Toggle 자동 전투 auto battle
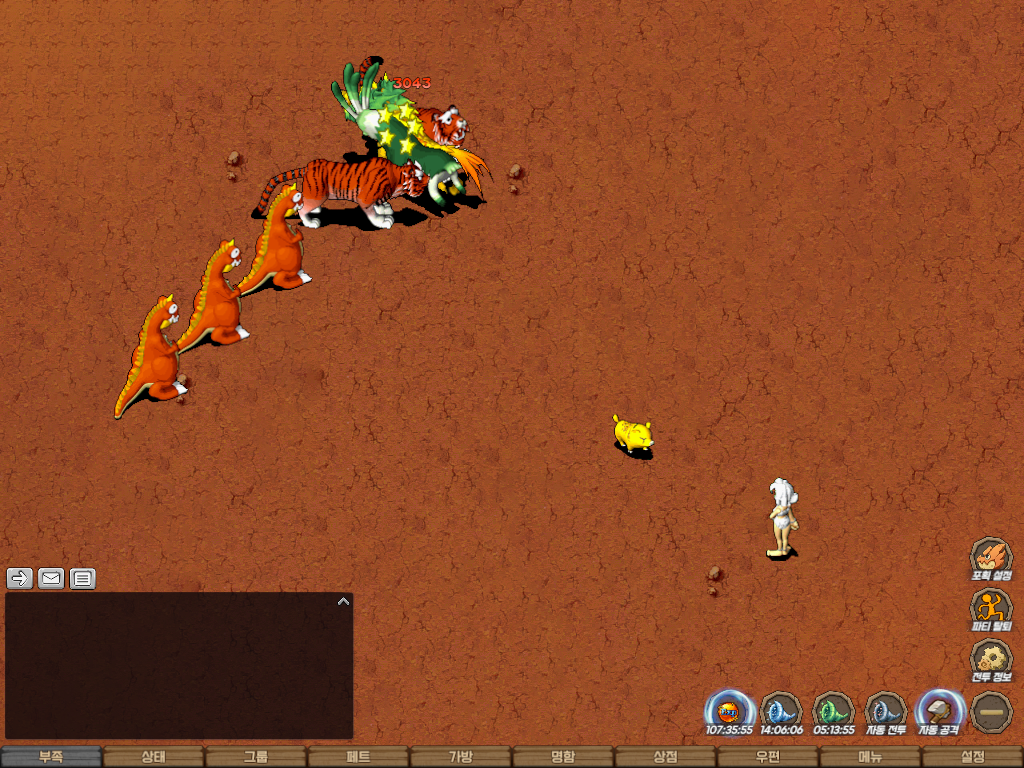The height and width of the screenshot is (768, 1024). [x=885, y=712]
